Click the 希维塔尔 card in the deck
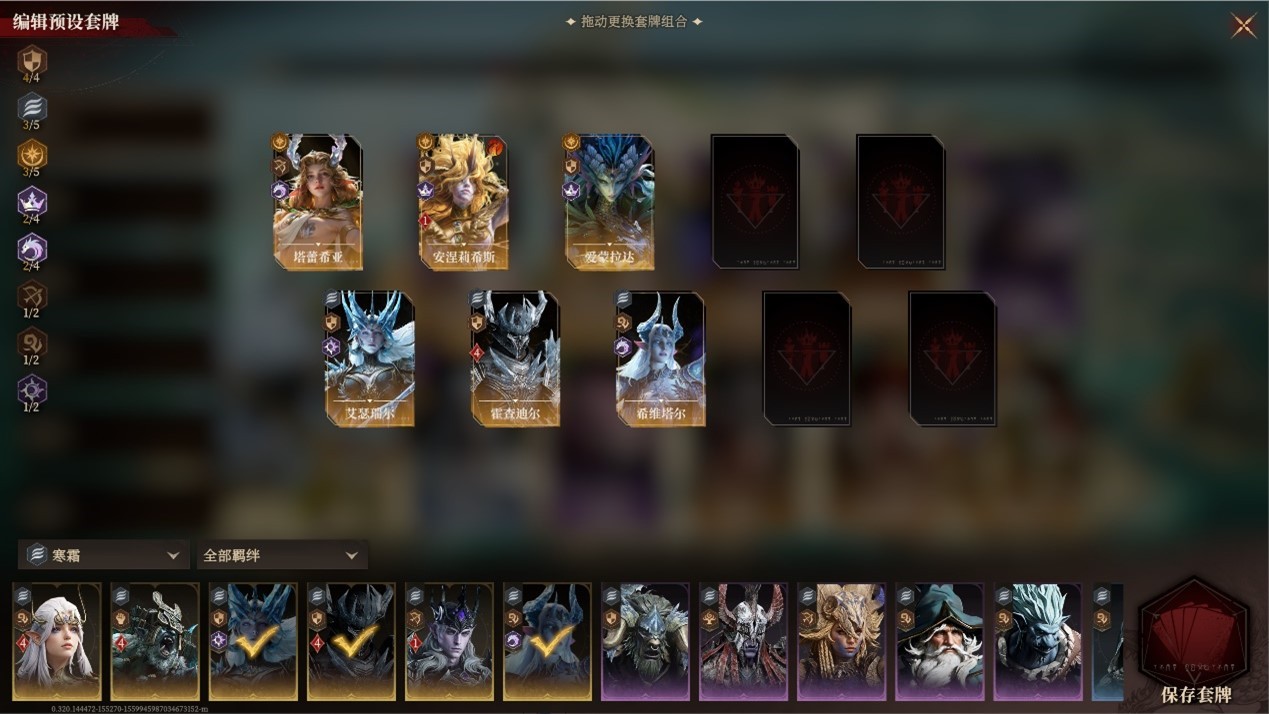1269x714 pixels. 660,358
